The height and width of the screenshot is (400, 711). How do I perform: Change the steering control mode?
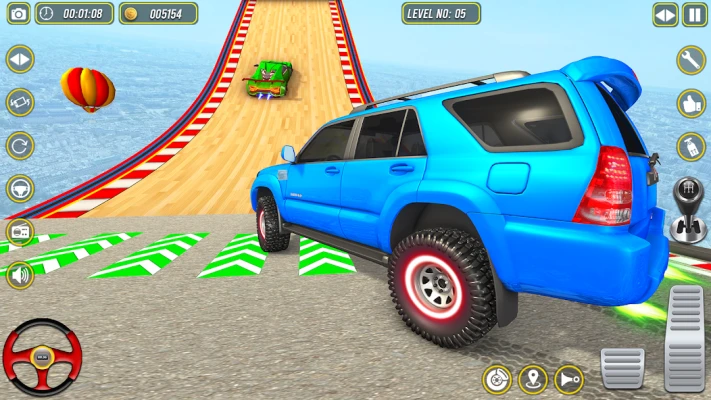(19, 189)
